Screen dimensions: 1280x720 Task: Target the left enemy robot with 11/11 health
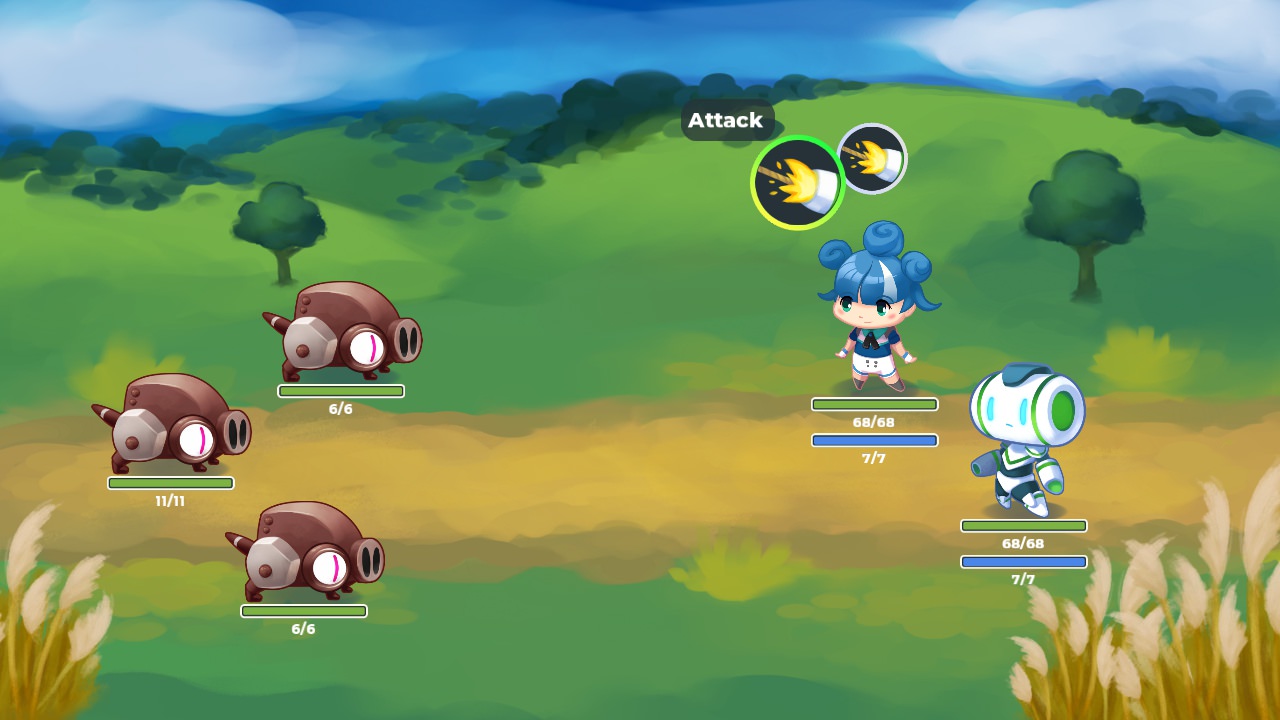[170, 430]
